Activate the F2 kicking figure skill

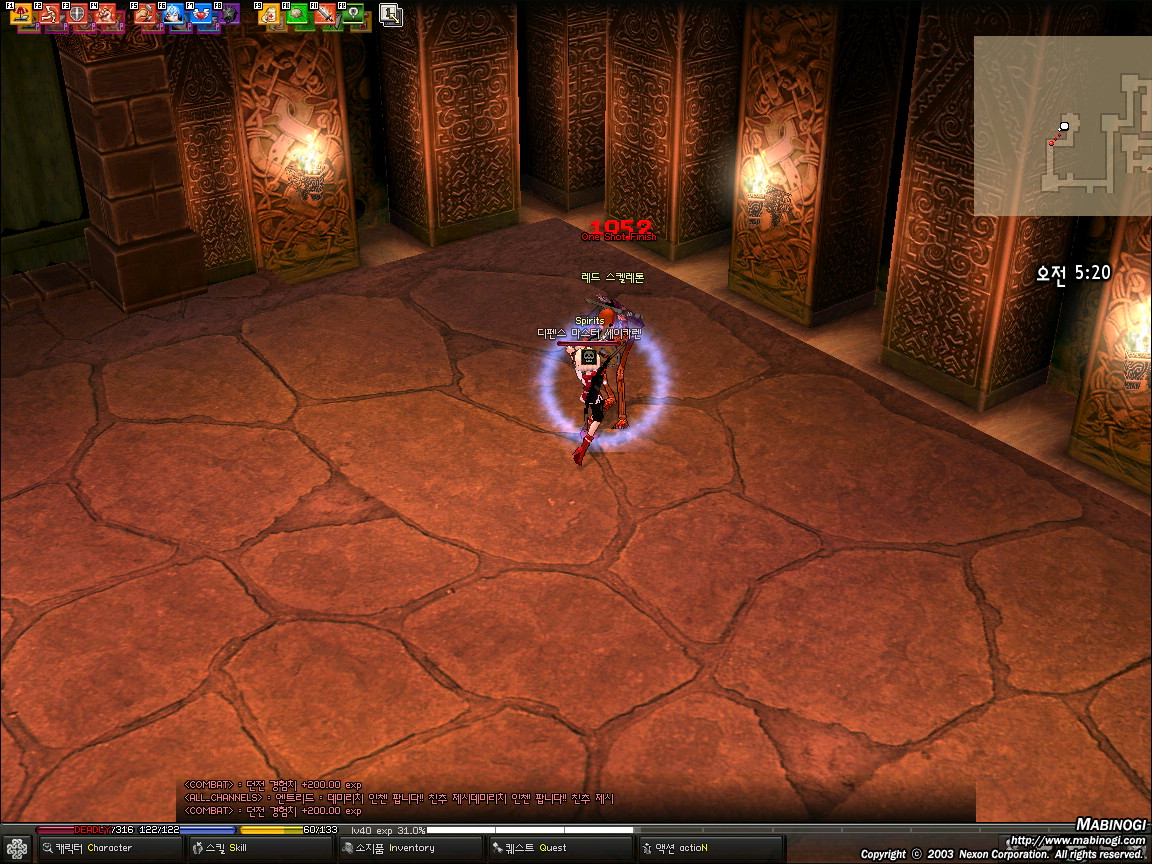[x=50, y=15]
